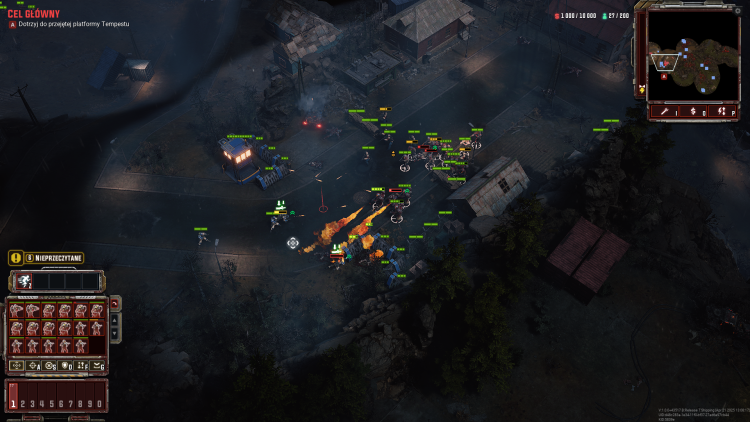Select the infantry squad group portrait

[23, 281]
